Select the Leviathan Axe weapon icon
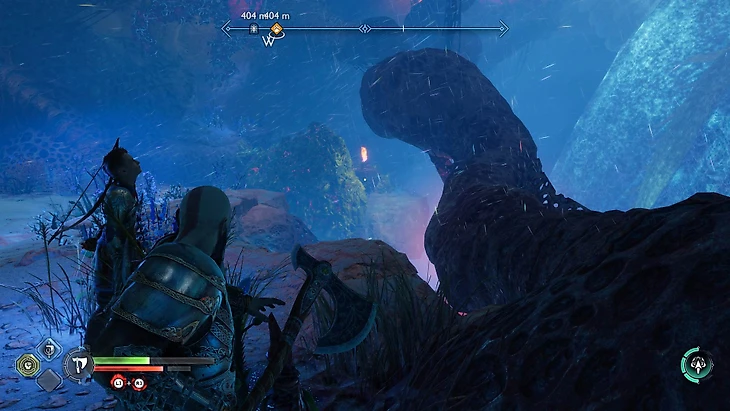Image resolution: width=730 pixels, height=411 pixels. 77,363
